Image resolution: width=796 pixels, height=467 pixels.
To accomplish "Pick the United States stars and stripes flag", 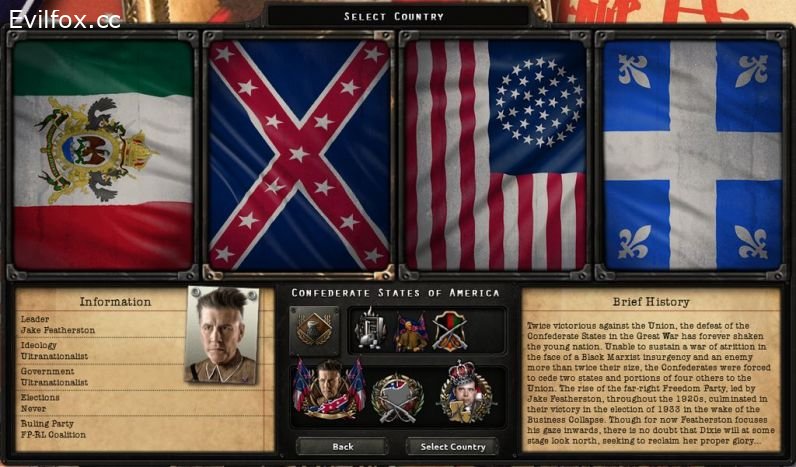I will (x=494, y=154).
